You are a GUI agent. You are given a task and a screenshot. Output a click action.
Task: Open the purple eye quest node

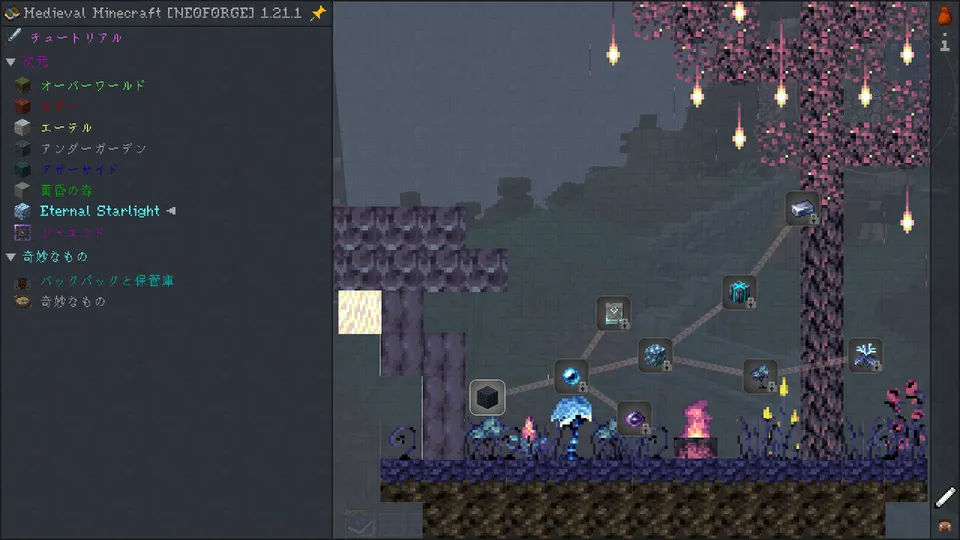click(634, 418)
